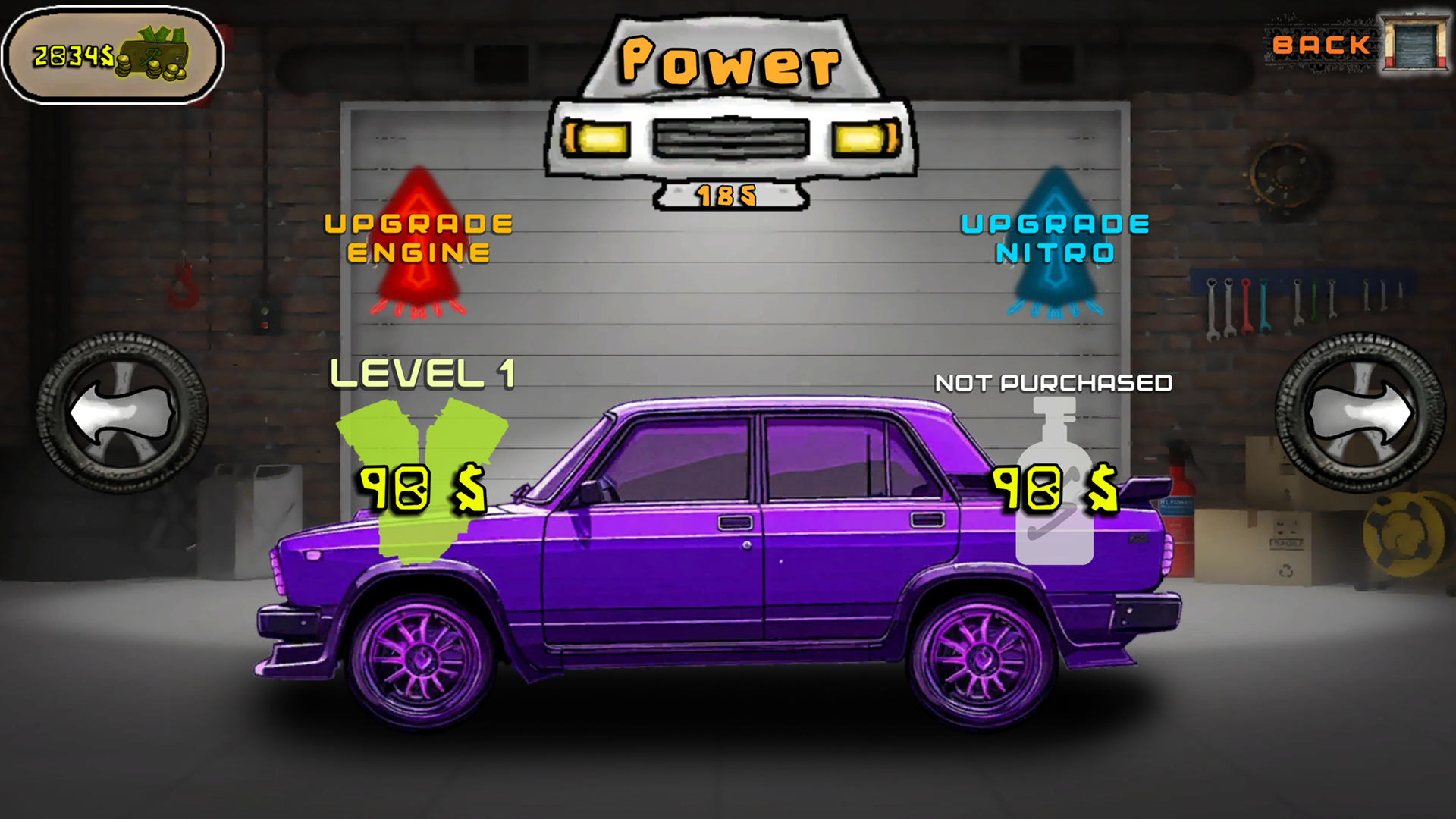This screenshot has height=819, width=1456.
Task: Open the Upgrade Nitro section label
Action: coord(1056,235)
